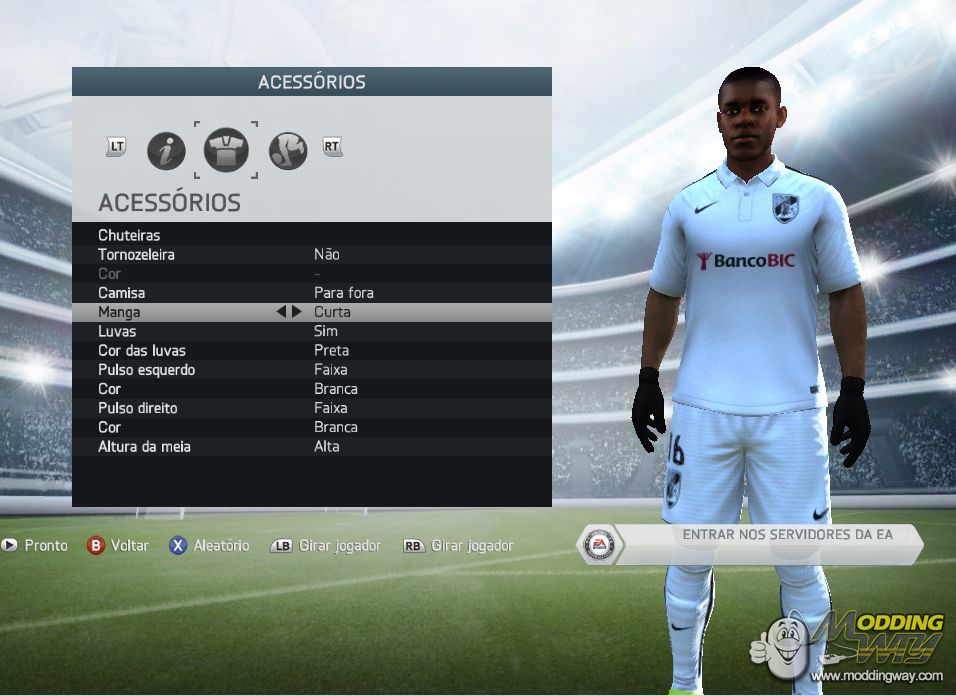The image size is (956, 696).
Task: Click the left arrow on Manga
Action: (x=282, y=312)
